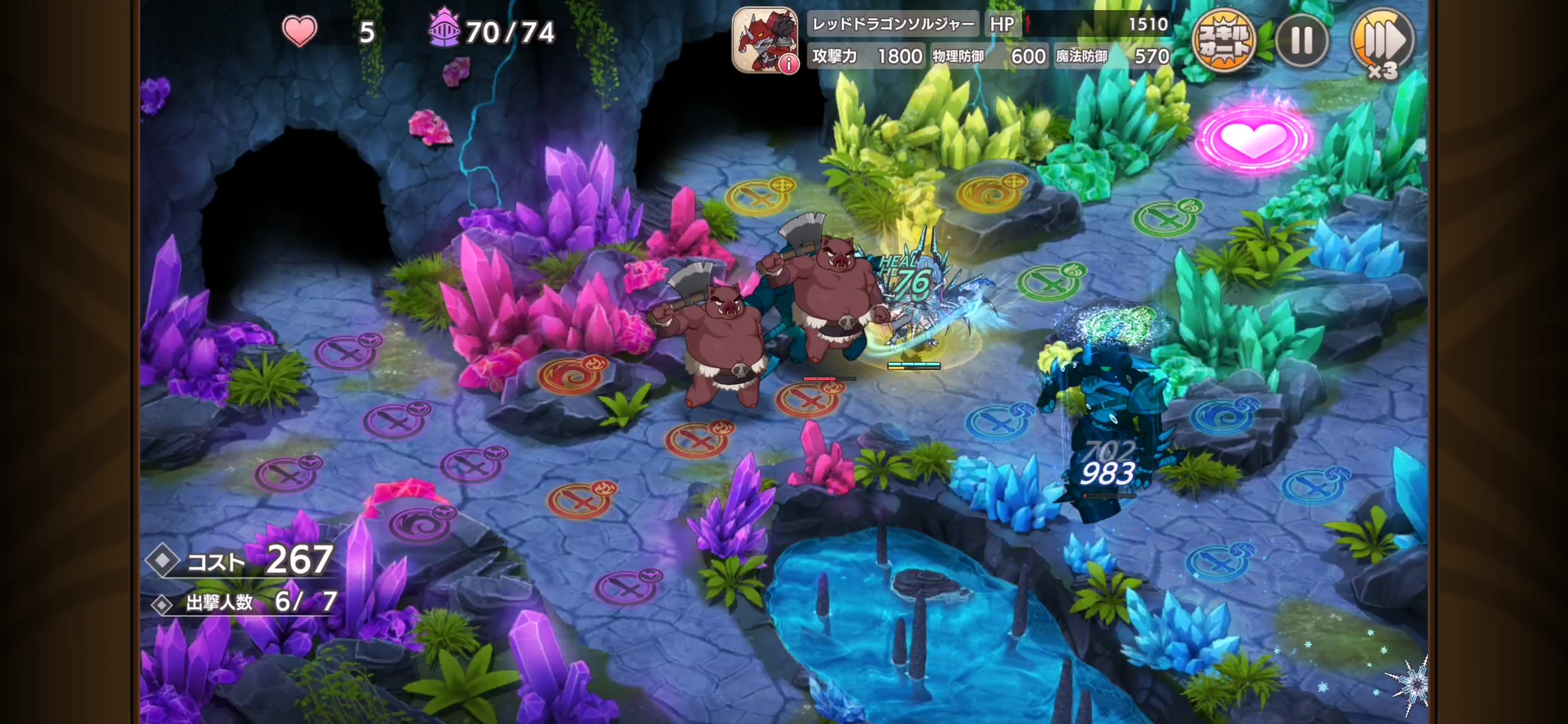The height and width of the screenshot is (724, 1568).
Task: Pause the battle
Action: point(1301,42)
